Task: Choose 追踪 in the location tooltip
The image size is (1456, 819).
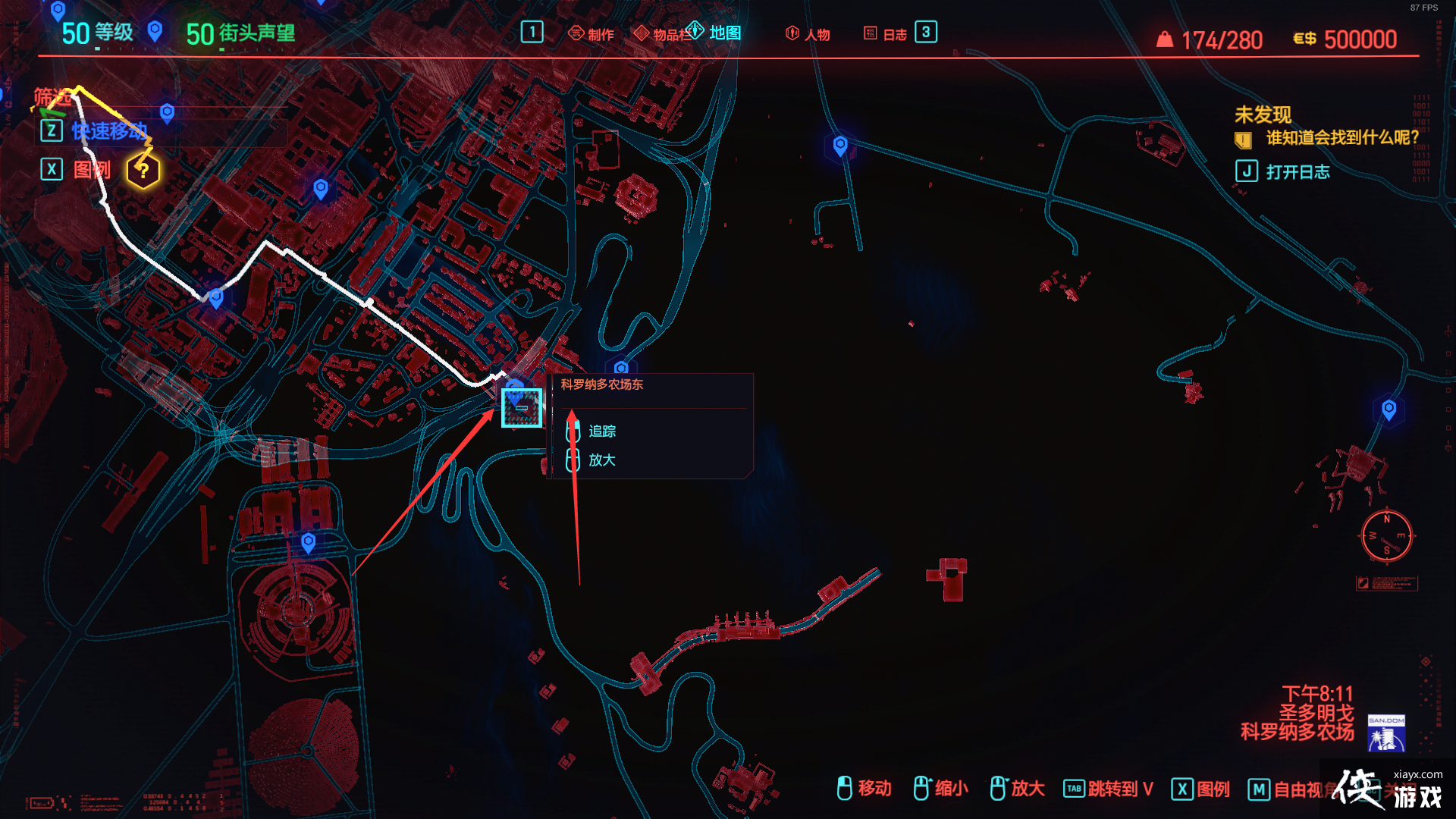Action: [602, 431]
